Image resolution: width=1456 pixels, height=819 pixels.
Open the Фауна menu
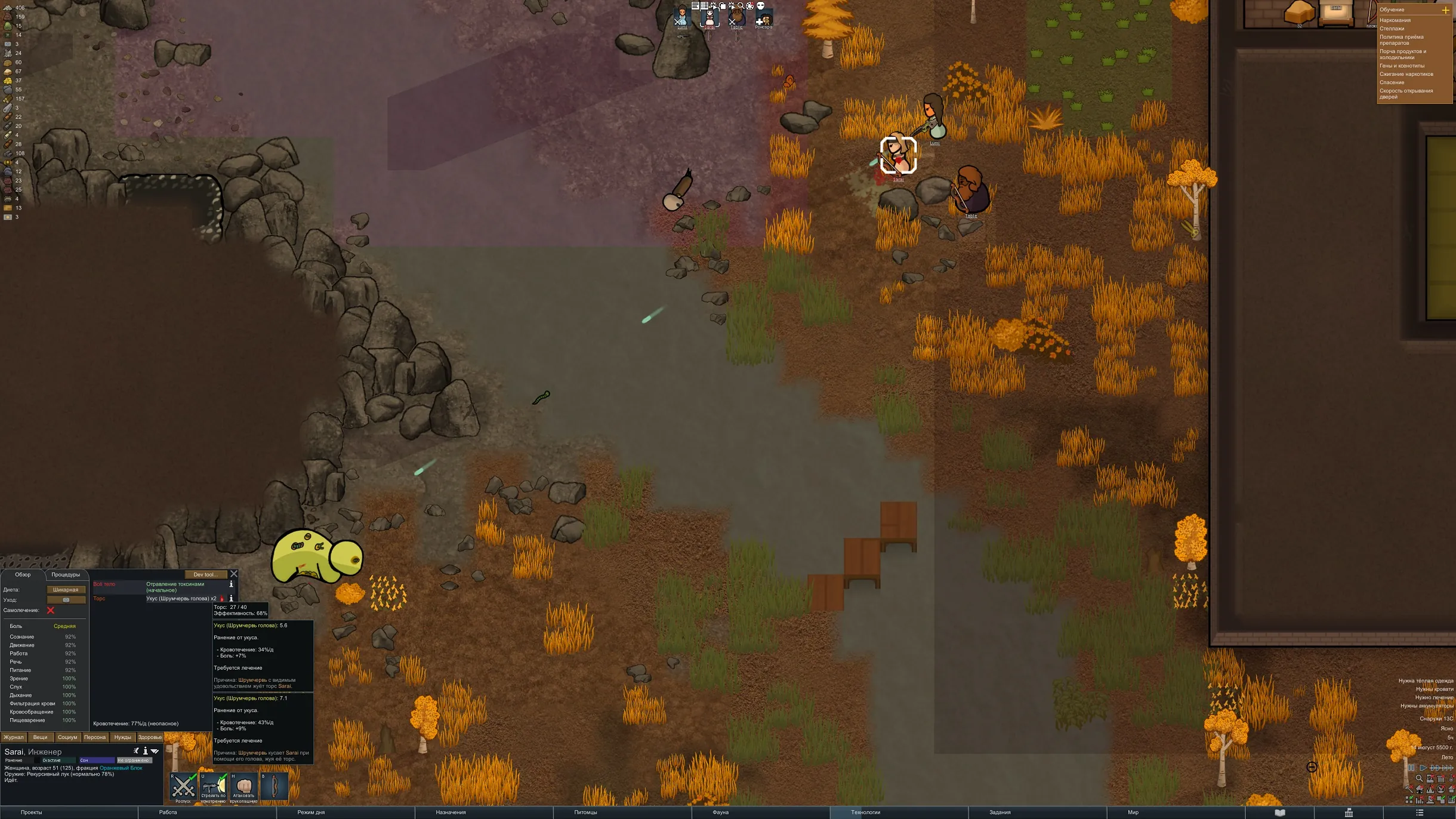pos(720,812)
